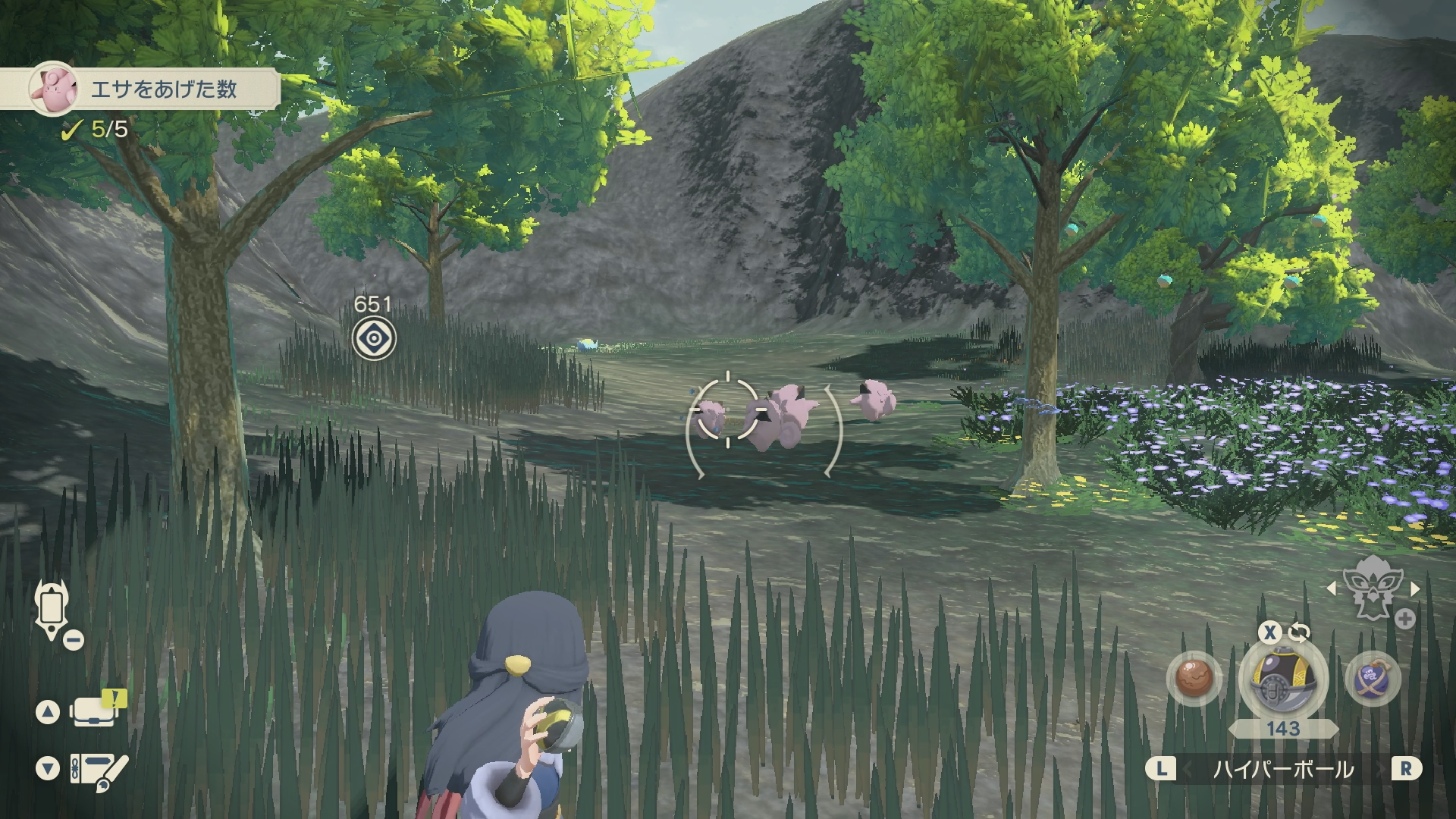
Task: Select the Ultra Ball item slot
Action: 1282,679
